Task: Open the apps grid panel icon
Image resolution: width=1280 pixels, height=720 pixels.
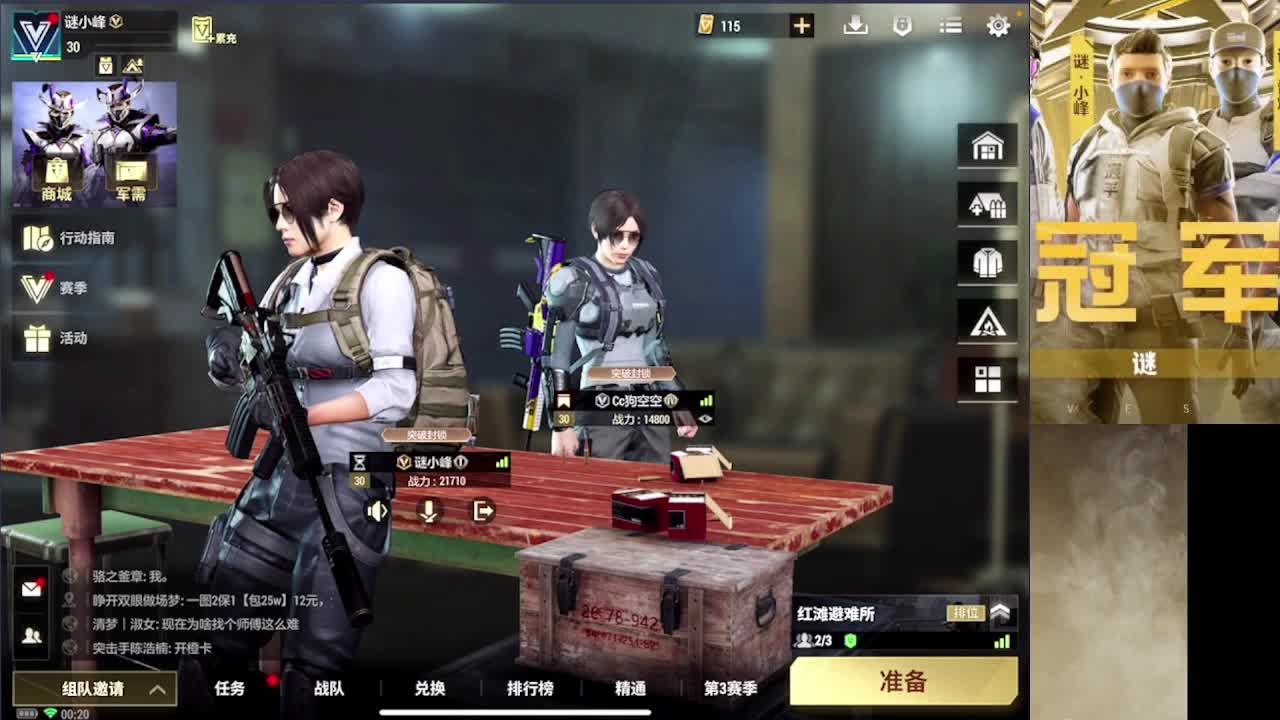Action: point(987,379)
